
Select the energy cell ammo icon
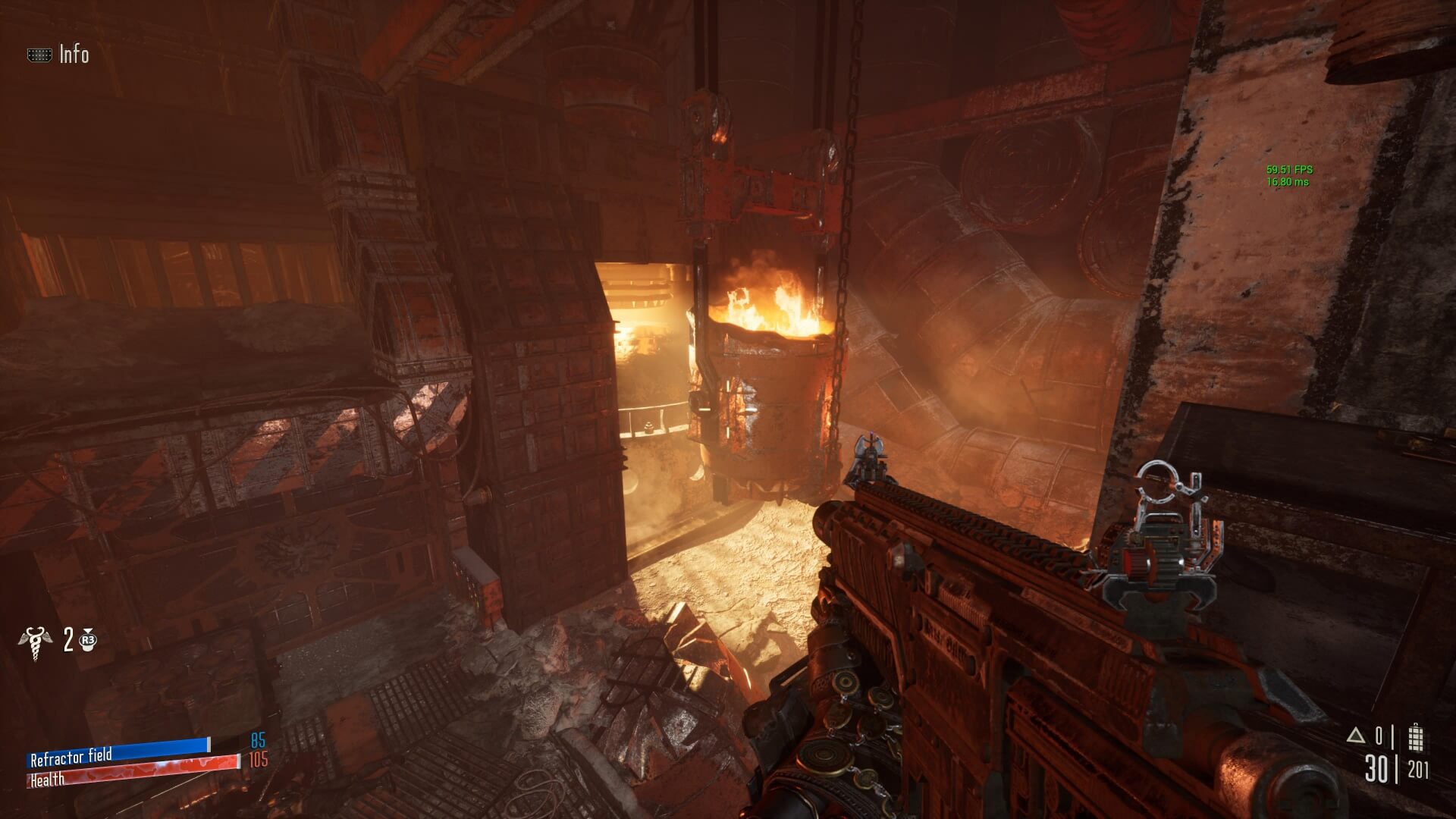tap(1415, 737)
